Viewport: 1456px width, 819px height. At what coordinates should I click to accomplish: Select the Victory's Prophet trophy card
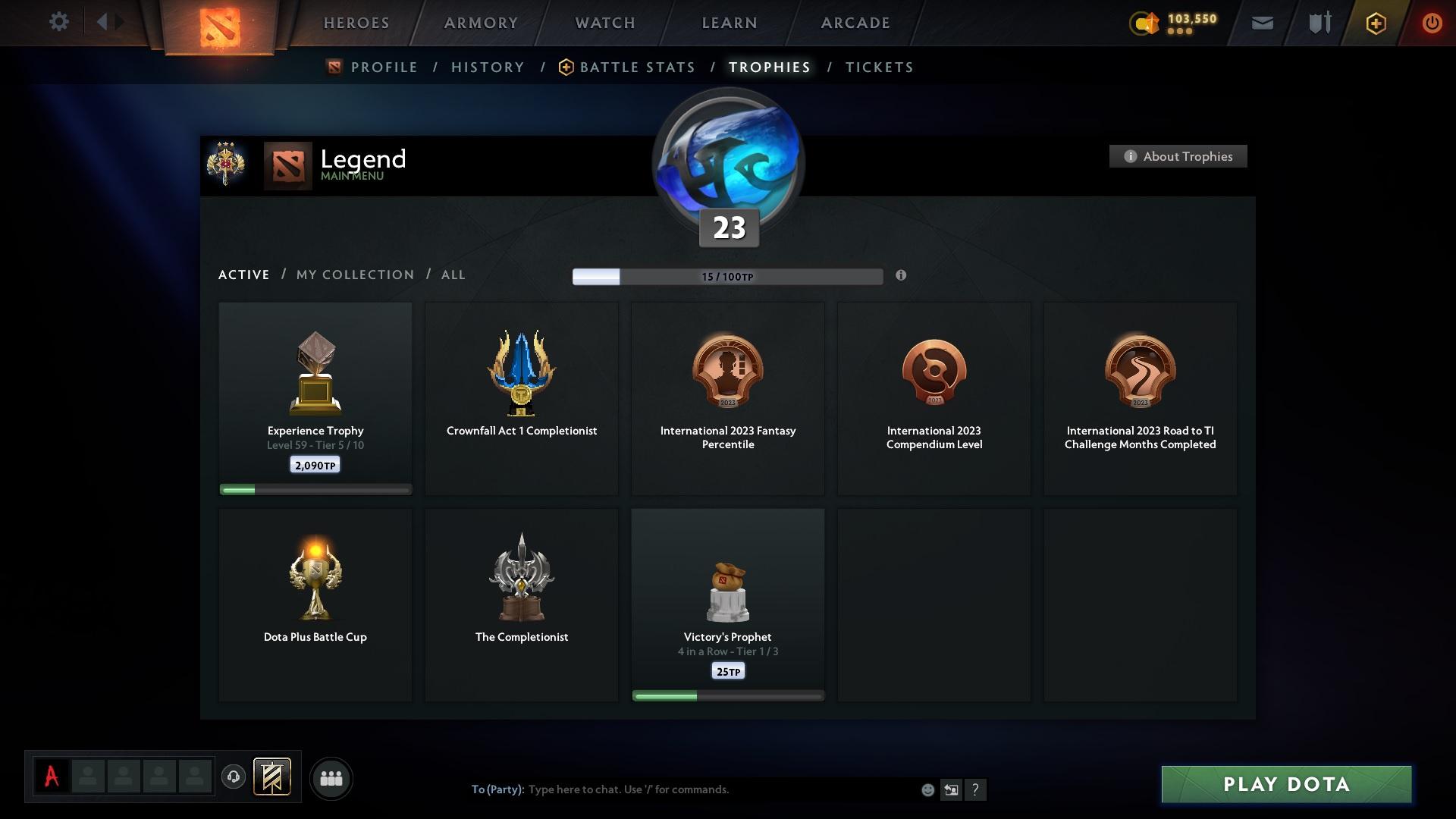pyautogui.click(x=727, y=604)
